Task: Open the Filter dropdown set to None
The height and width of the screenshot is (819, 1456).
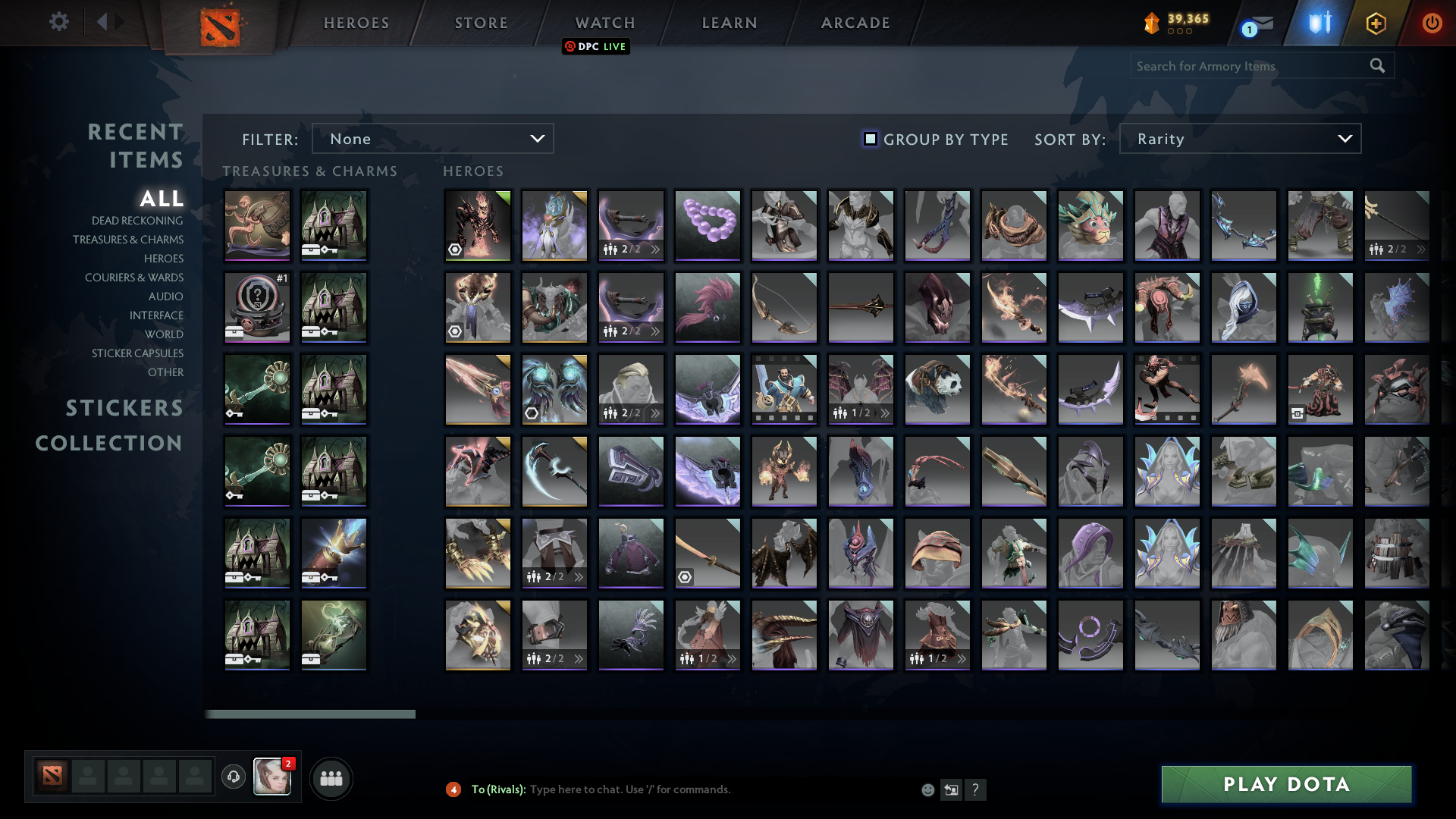Action: pyautogui.click(x=432, y=138)
